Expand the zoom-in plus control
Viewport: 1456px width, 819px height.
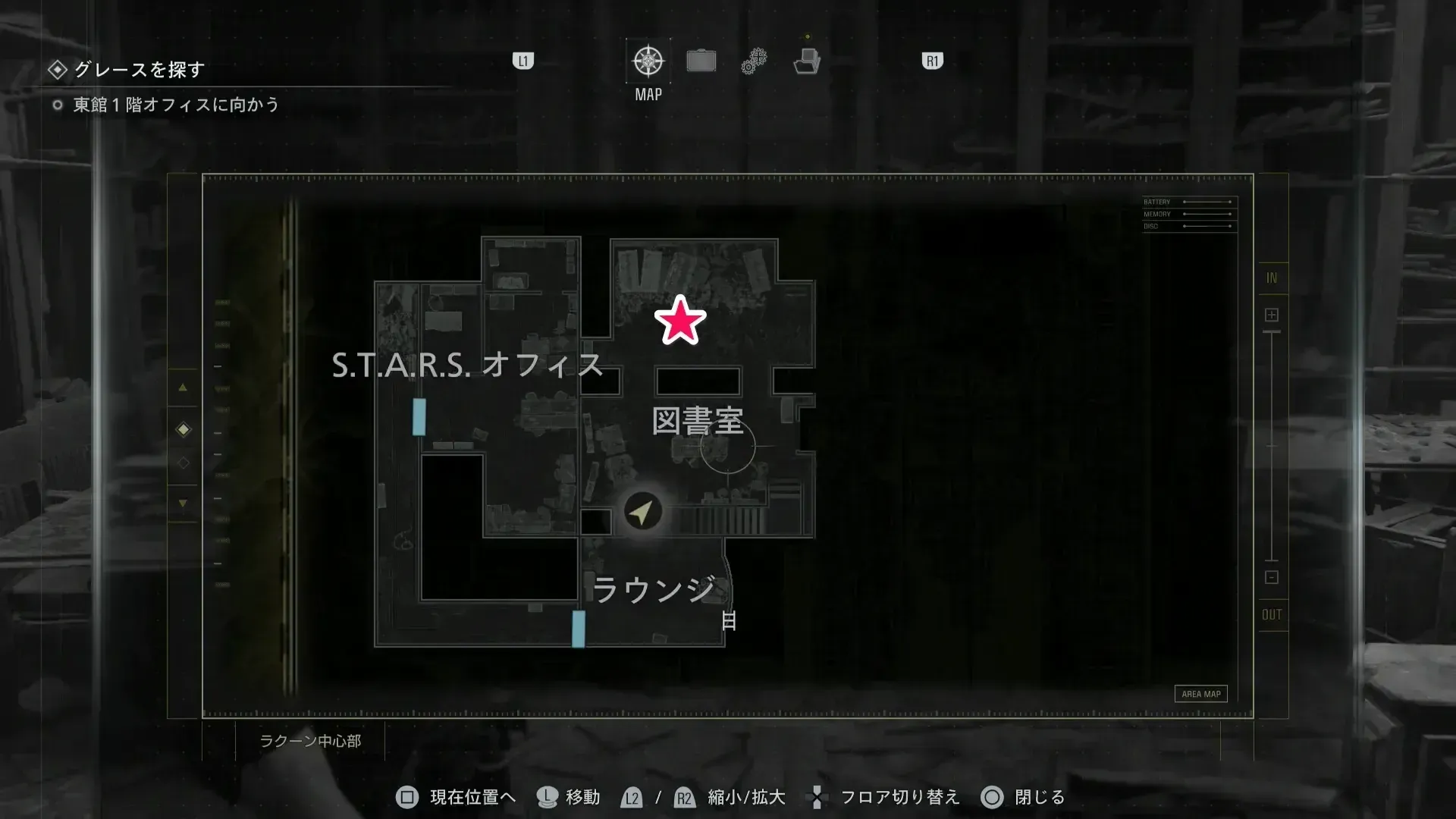1271,313
